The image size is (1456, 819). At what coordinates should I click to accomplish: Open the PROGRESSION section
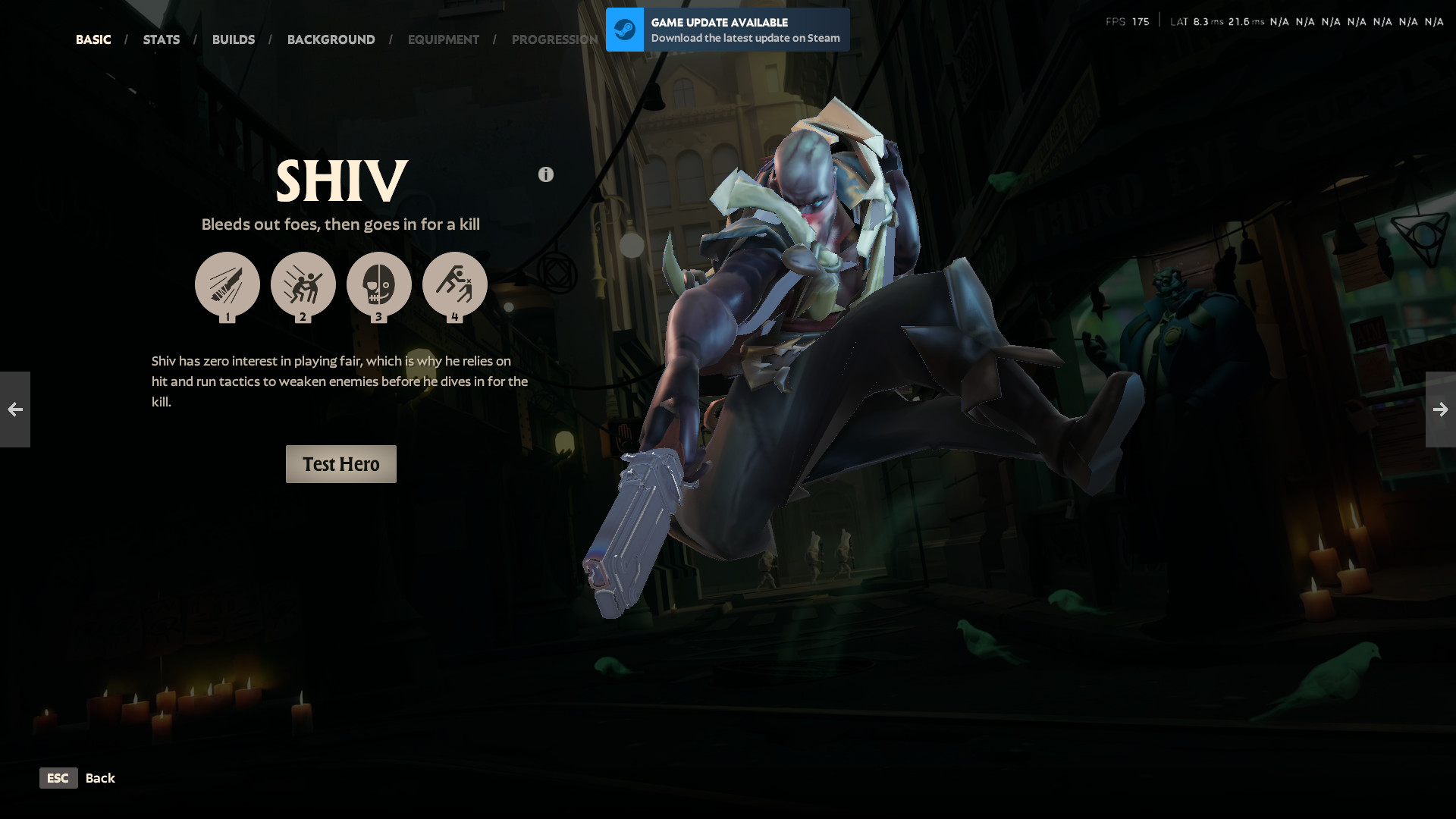(554, 39)
